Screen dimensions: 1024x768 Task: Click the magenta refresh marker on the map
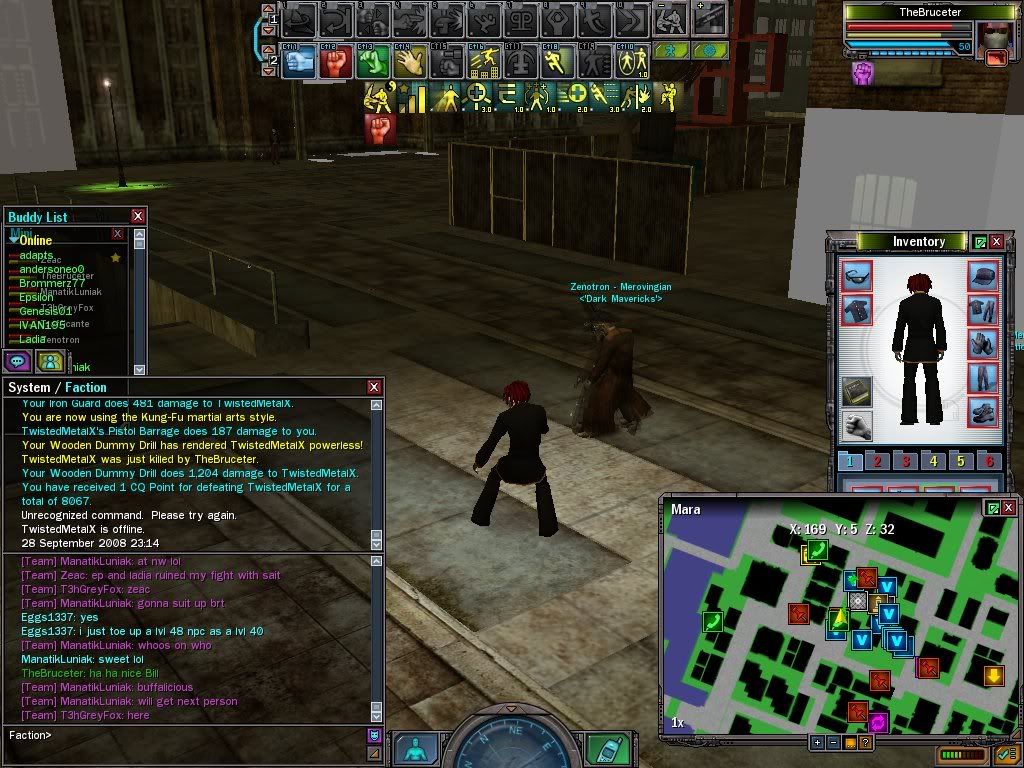[x=879, y=721]
